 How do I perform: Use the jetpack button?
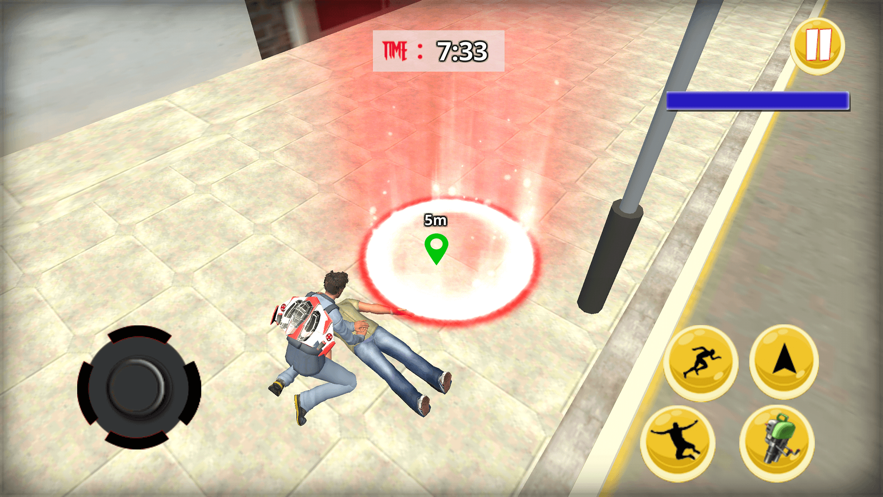pyautogui.click(x=777, y=443)
